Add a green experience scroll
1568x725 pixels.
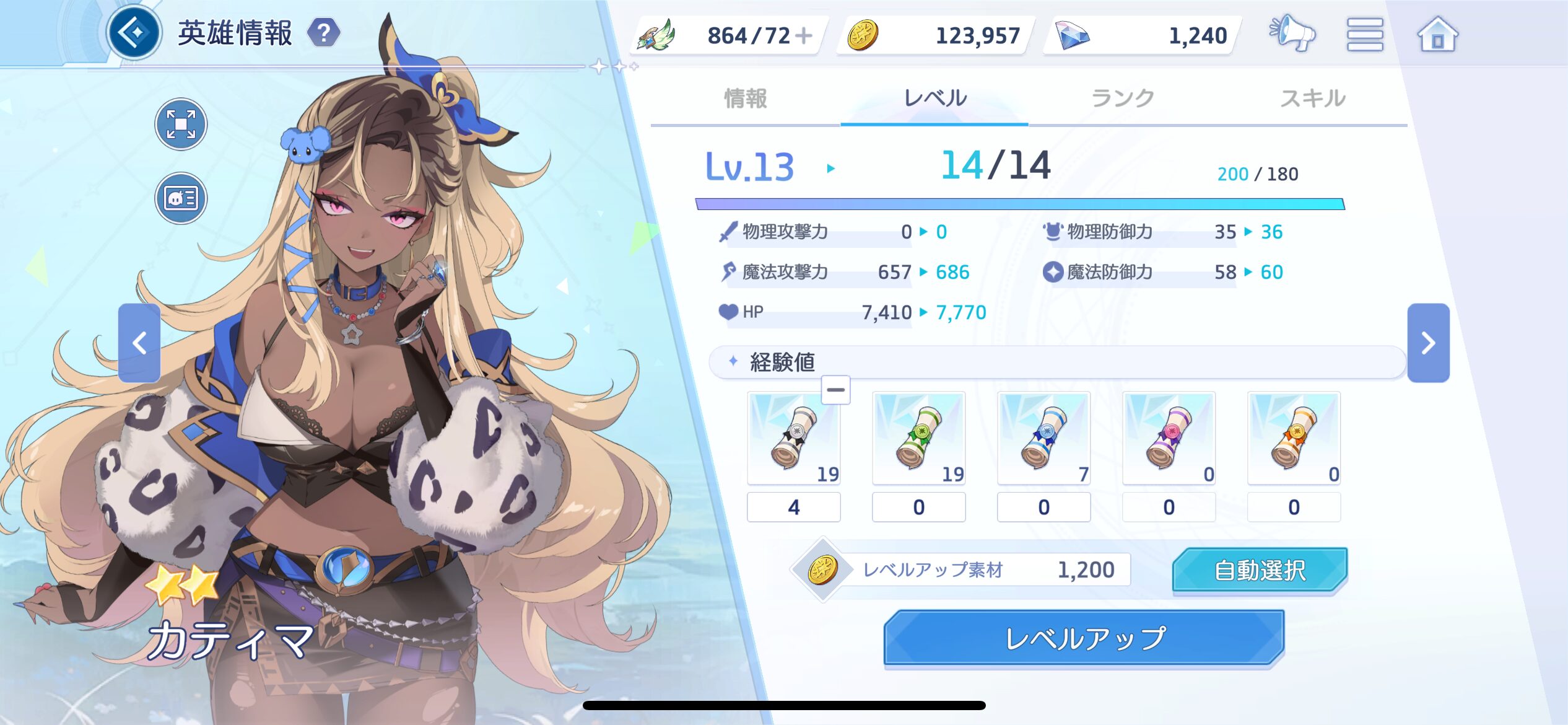[x=918, y=438]
